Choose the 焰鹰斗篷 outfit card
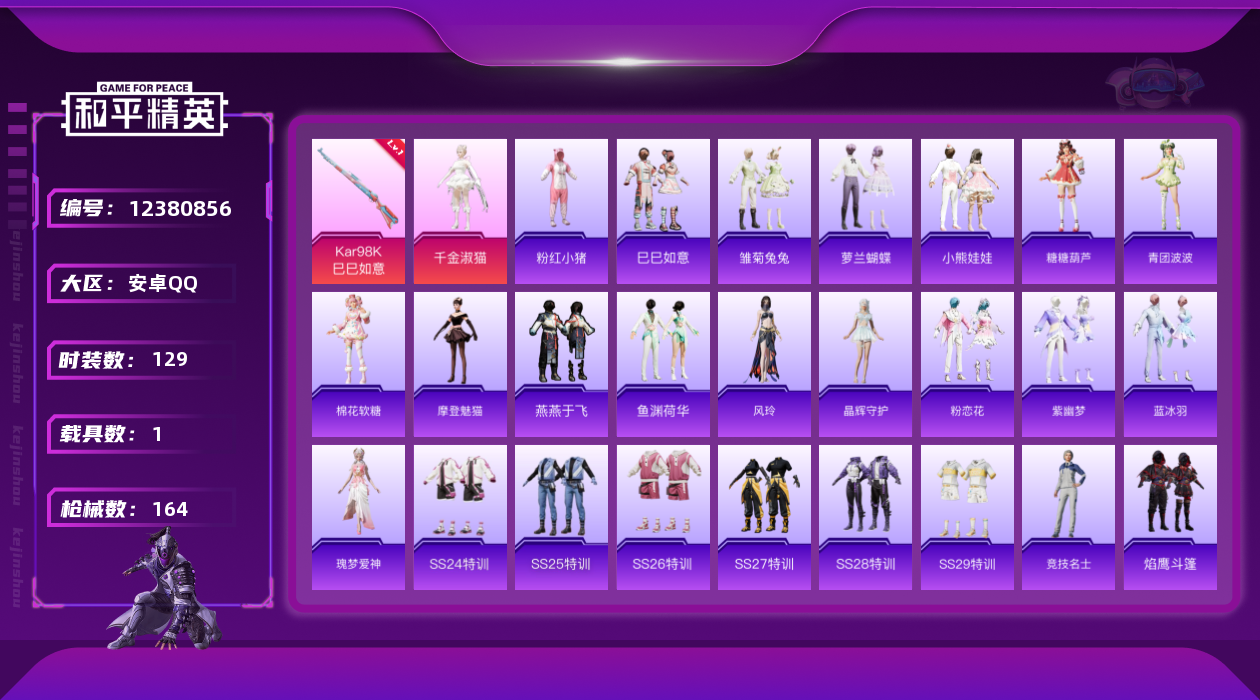Screen dimensions: 1260x700 pos(1170,517)
